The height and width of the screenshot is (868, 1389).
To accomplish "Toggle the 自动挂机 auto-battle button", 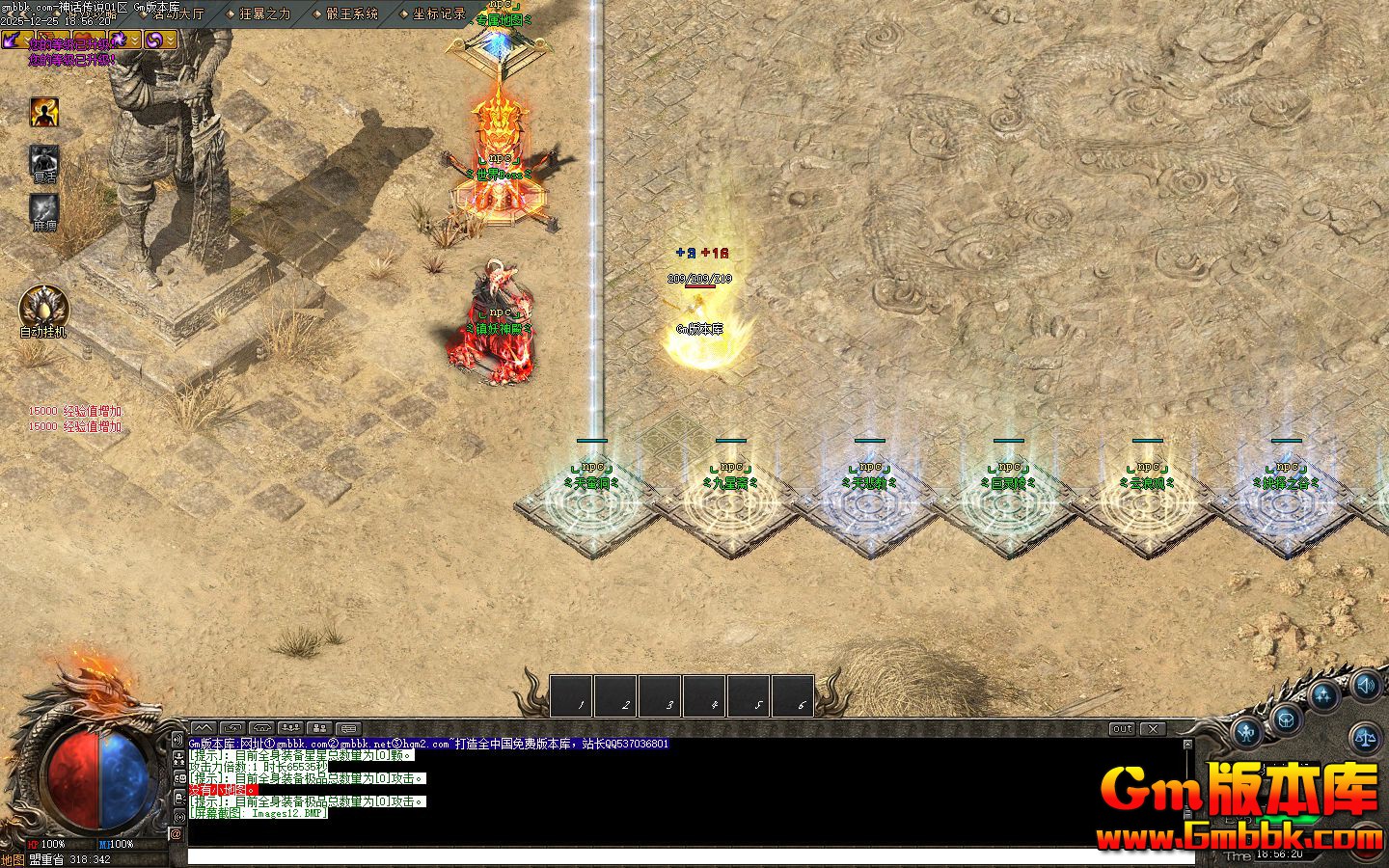I will coord(43,309).
